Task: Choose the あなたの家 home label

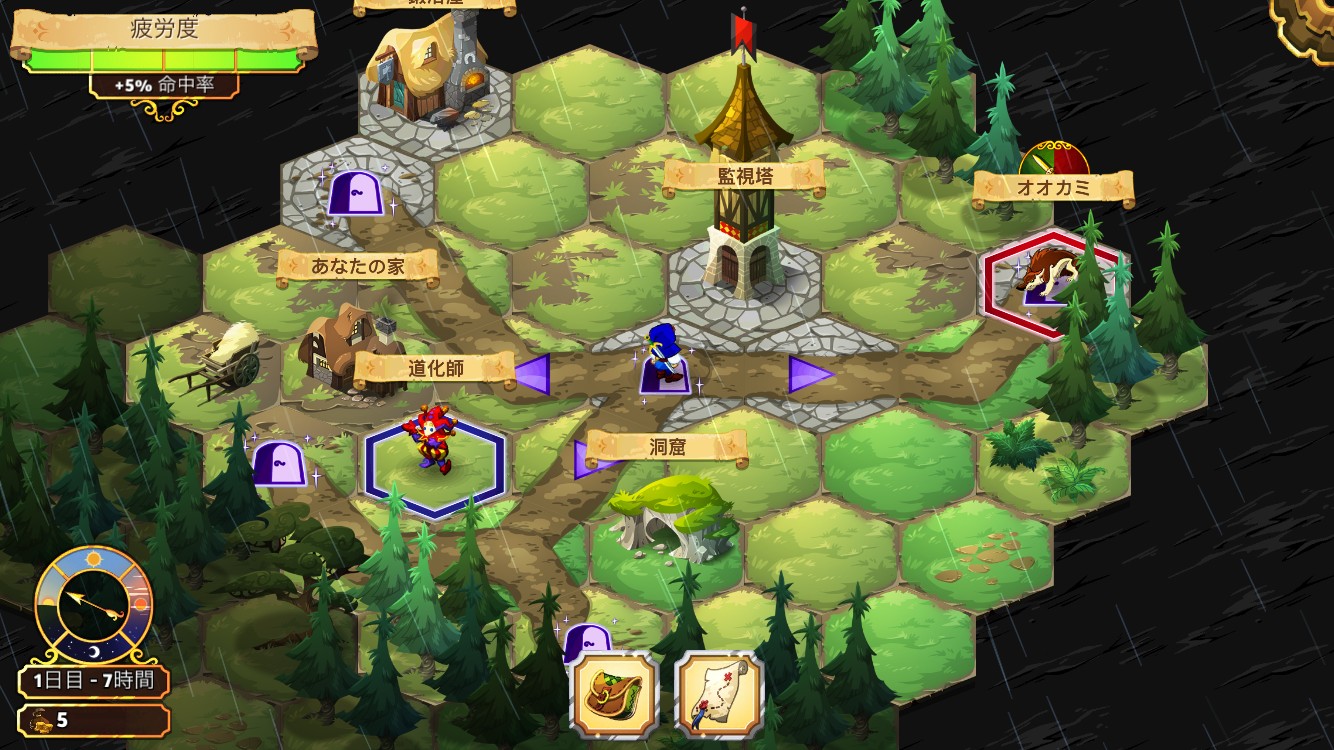Action: (358, 267)
